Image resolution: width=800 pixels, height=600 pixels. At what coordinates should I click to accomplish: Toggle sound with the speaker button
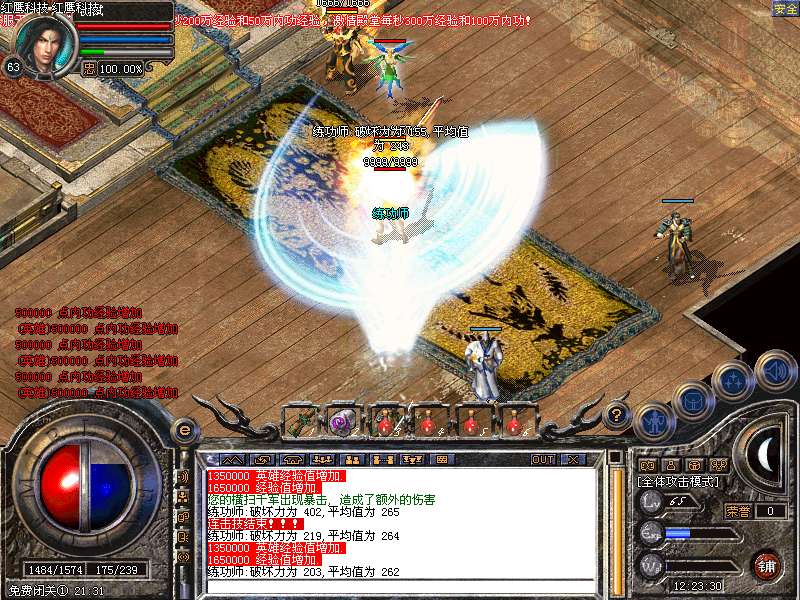775,369
